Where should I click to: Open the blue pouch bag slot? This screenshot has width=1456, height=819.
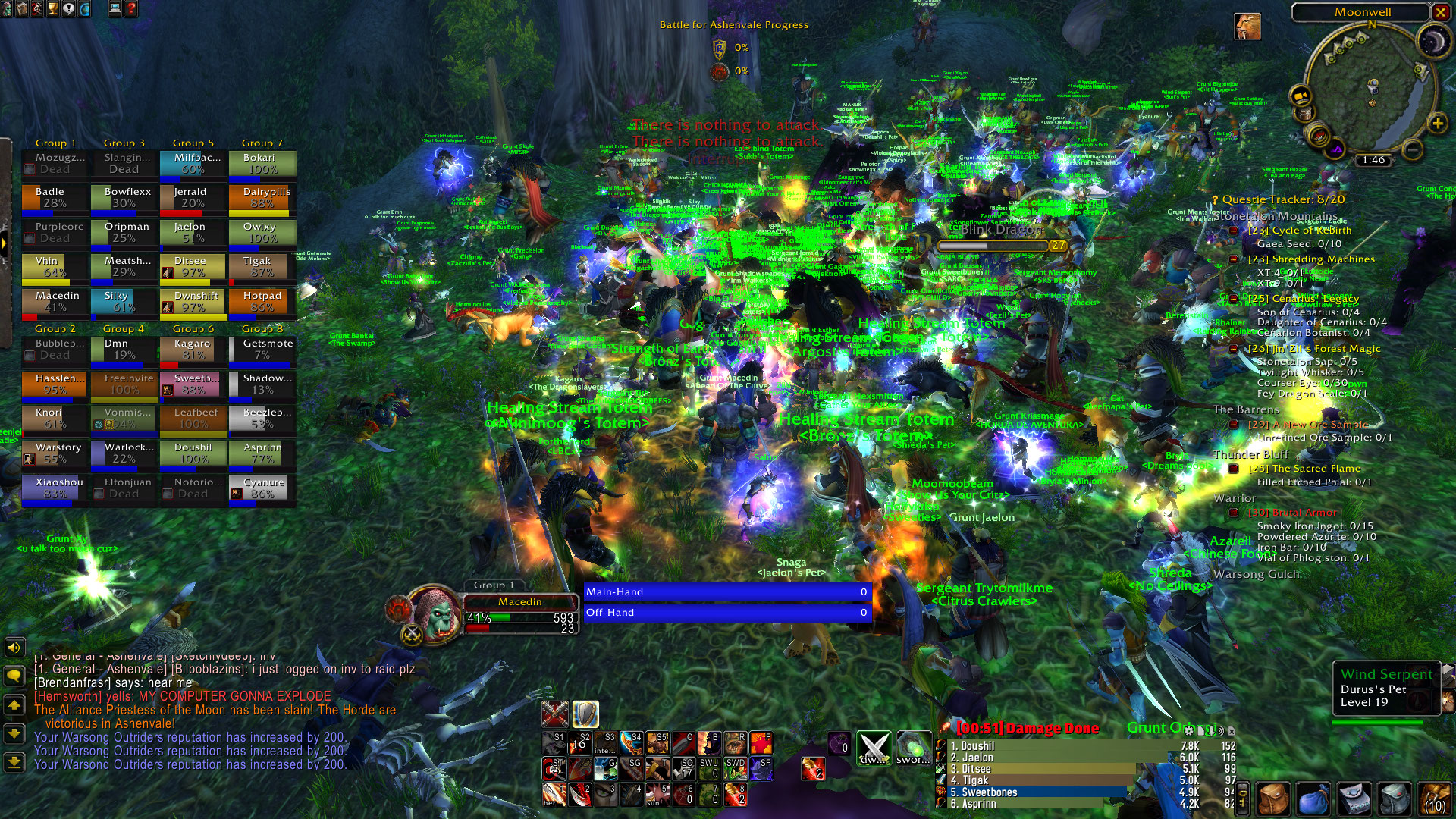(x=1313, y=799)
